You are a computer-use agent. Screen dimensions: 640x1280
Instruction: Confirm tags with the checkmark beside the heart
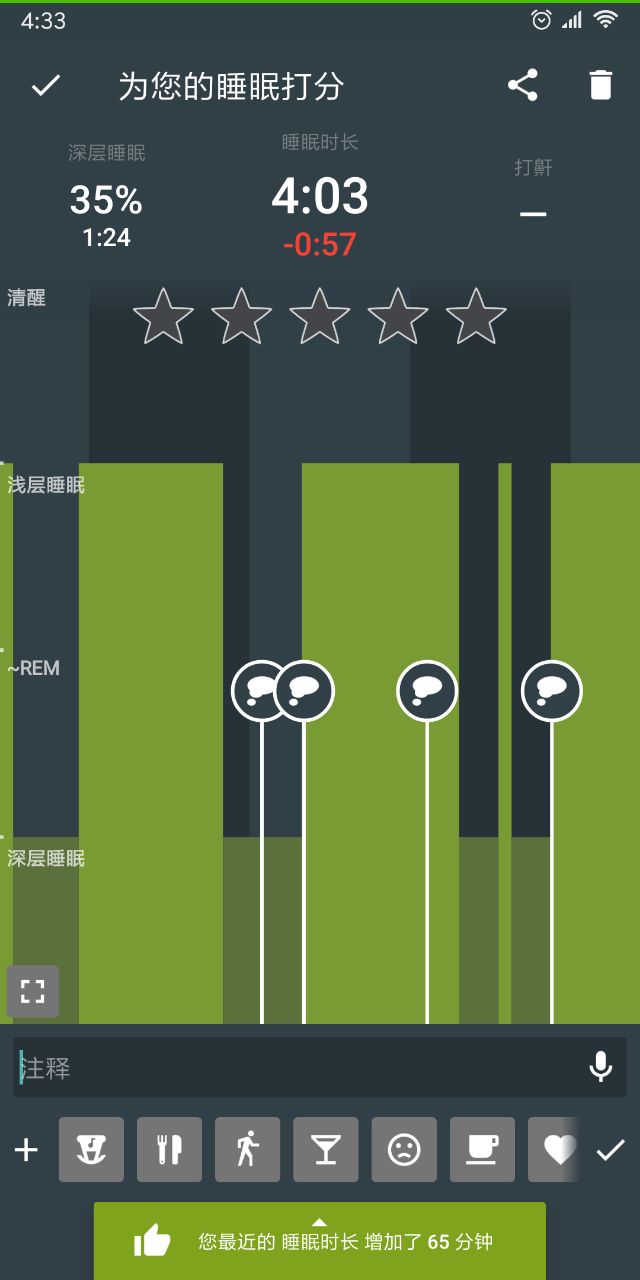(610, 1150)
